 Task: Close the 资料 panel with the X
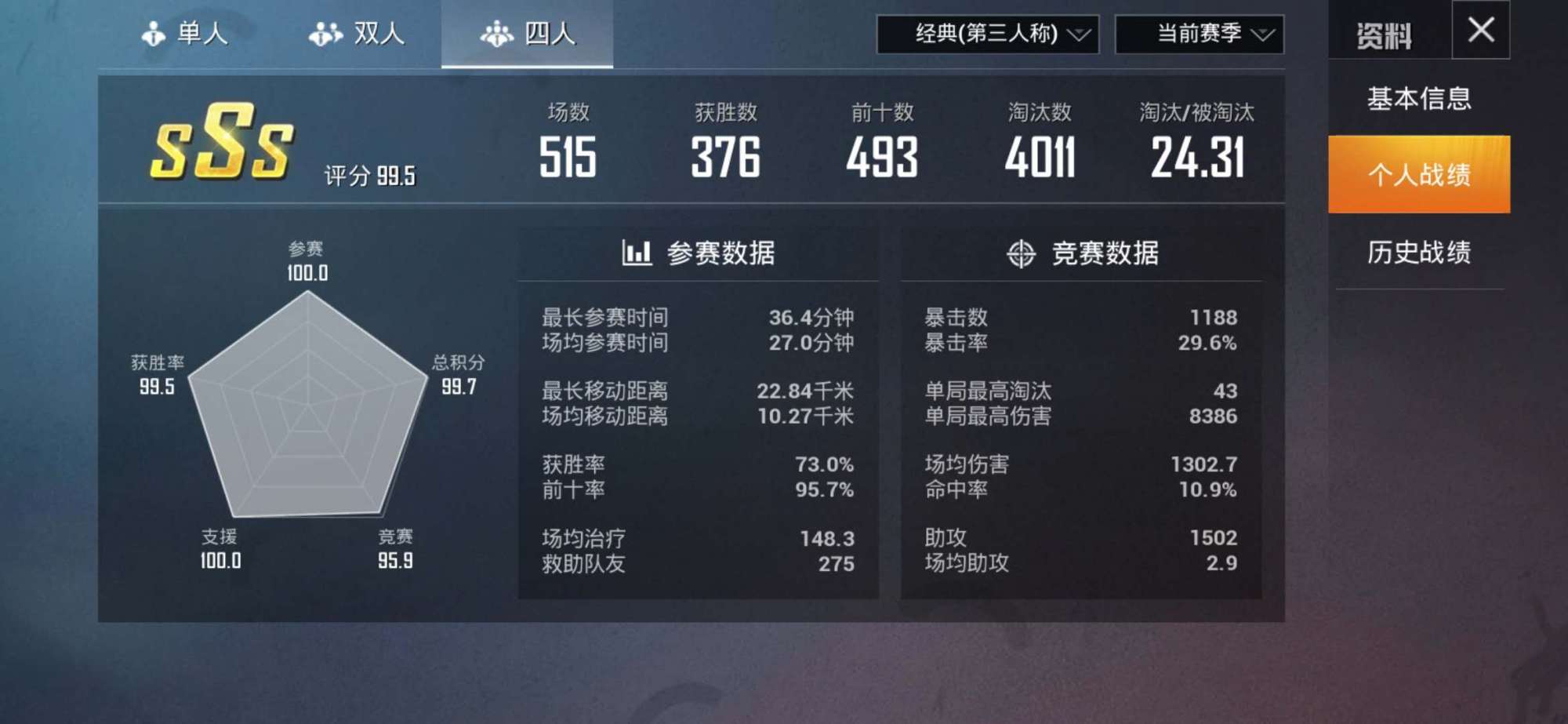point(1479,30)
